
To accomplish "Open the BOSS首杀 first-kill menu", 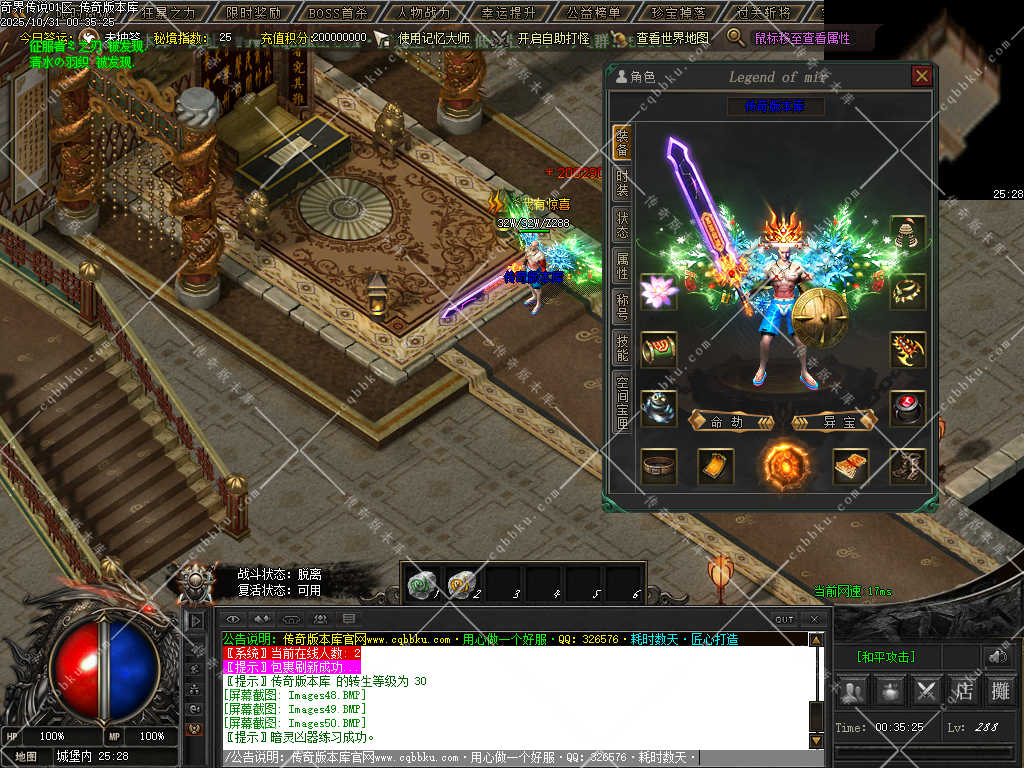I will coord(337,13).
